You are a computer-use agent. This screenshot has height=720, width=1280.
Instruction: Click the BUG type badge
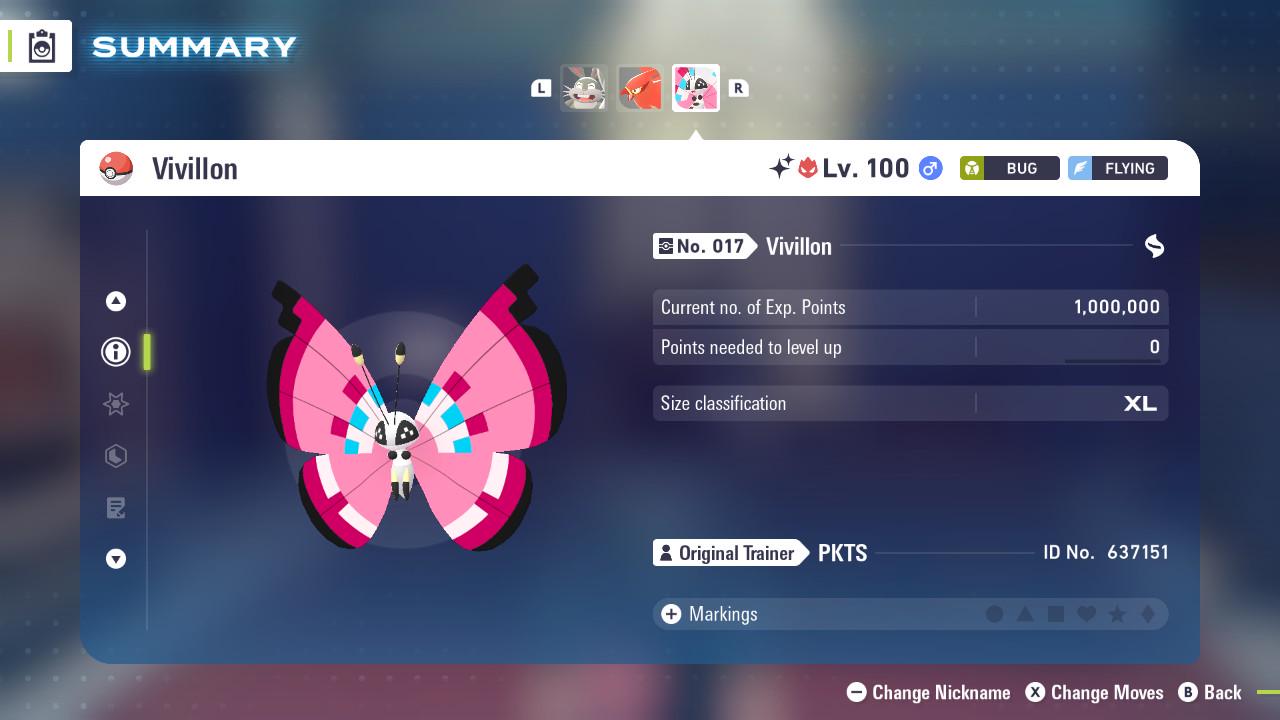click(x=1010, y=168)
